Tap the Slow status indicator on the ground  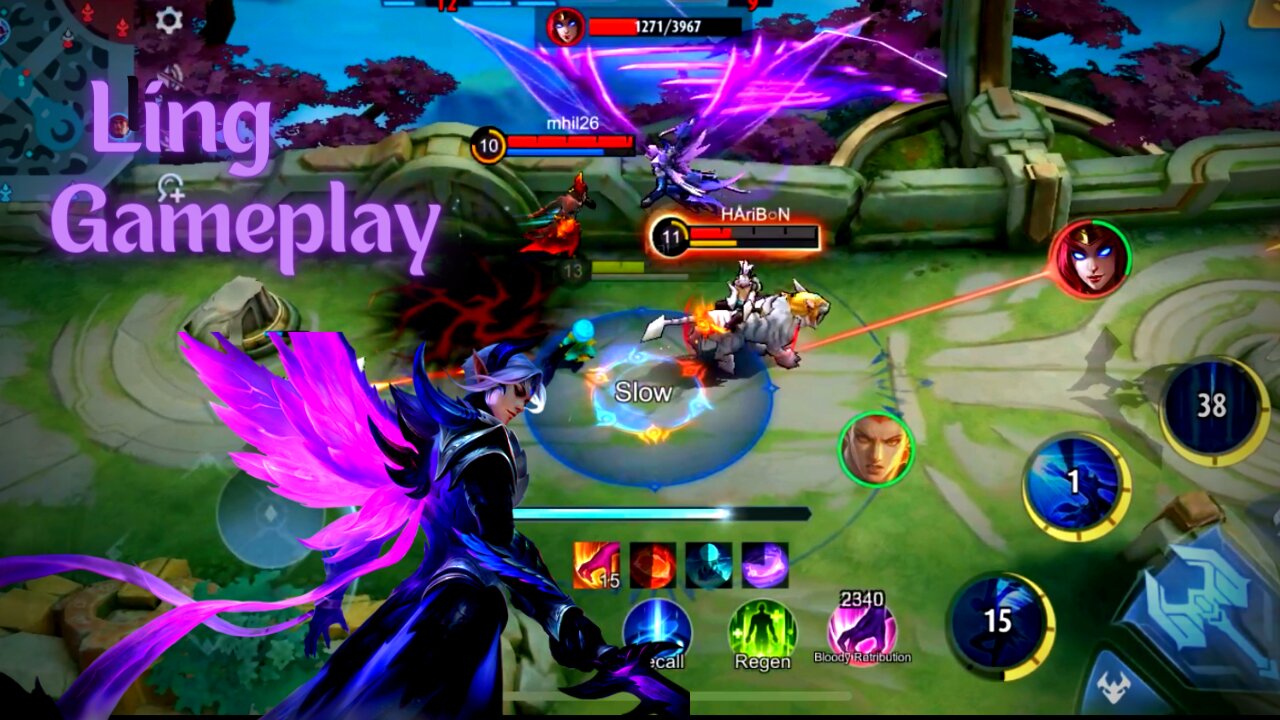(x=641, y=393)
